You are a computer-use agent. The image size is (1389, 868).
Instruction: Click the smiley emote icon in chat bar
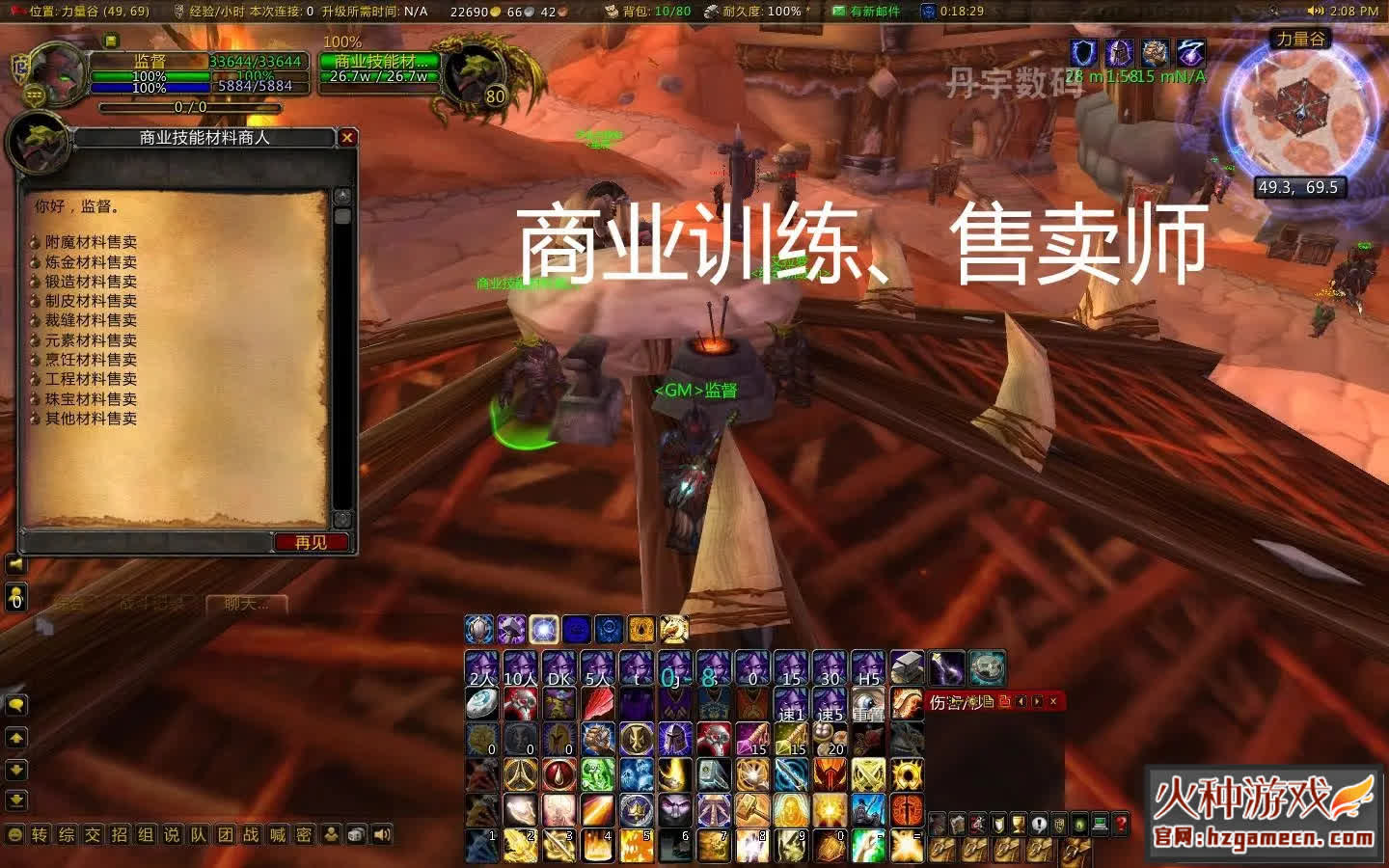14,832
